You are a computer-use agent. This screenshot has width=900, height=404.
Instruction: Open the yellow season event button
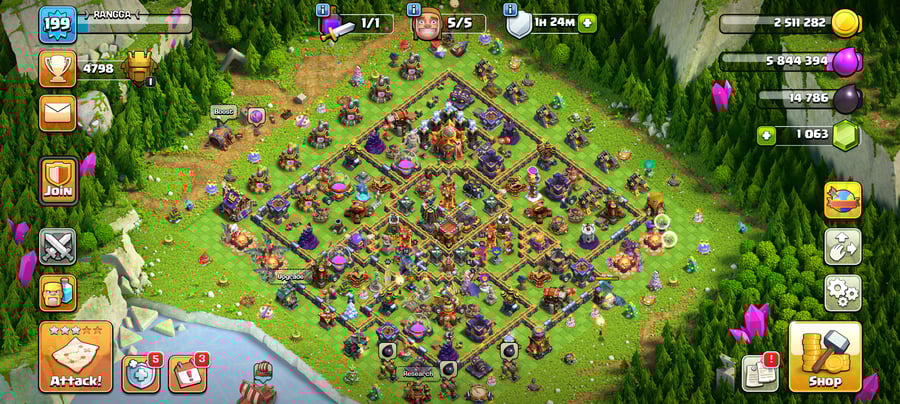point(842,200)
